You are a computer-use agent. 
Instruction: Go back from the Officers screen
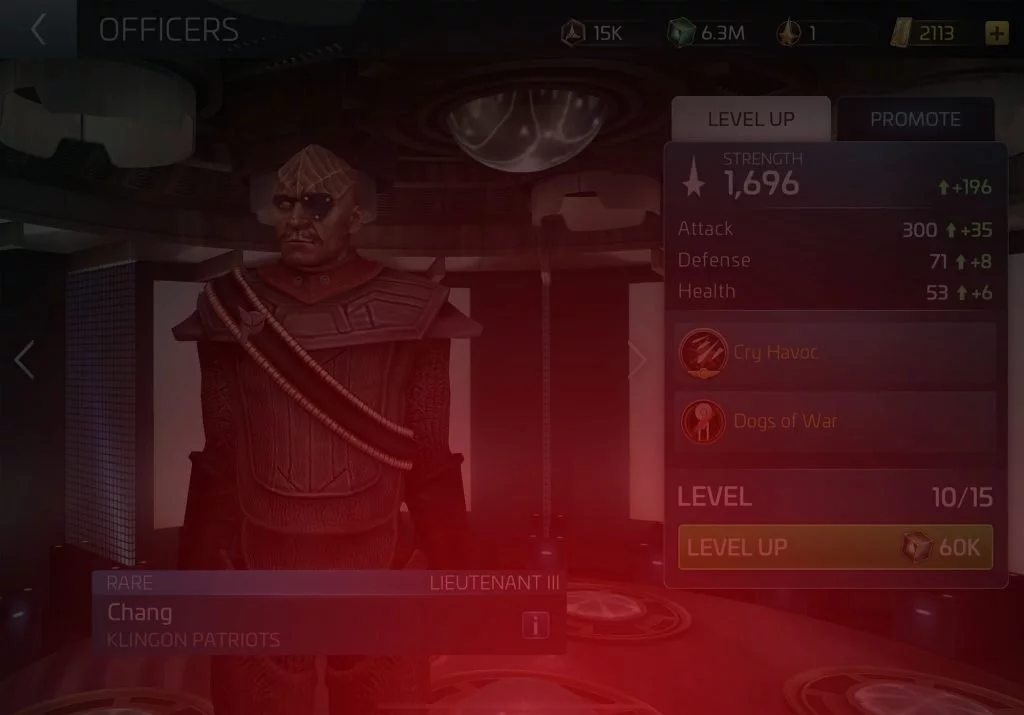pos(38,30)
